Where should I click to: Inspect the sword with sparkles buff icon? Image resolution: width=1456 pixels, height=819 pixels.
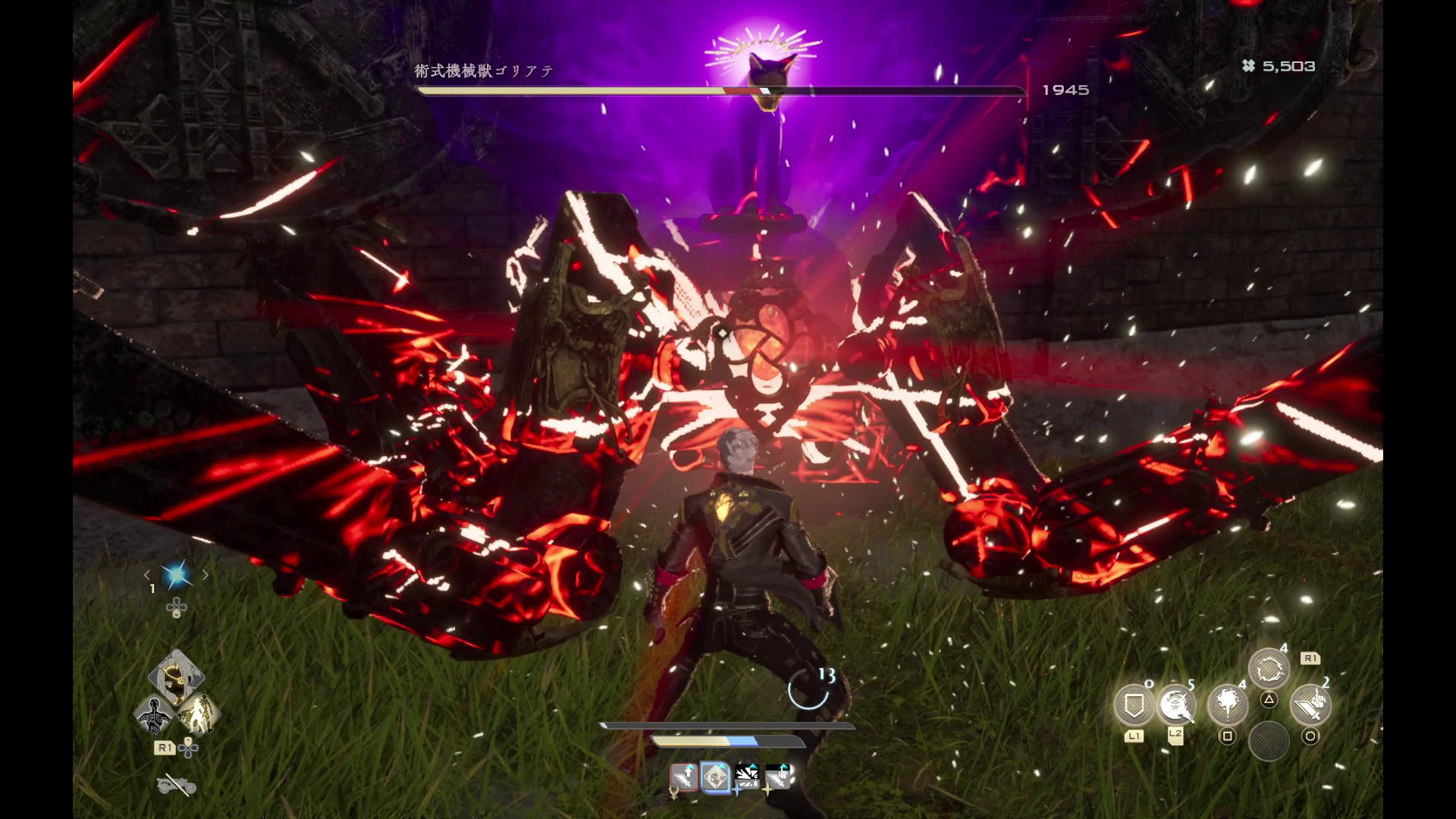pos(778,777)
